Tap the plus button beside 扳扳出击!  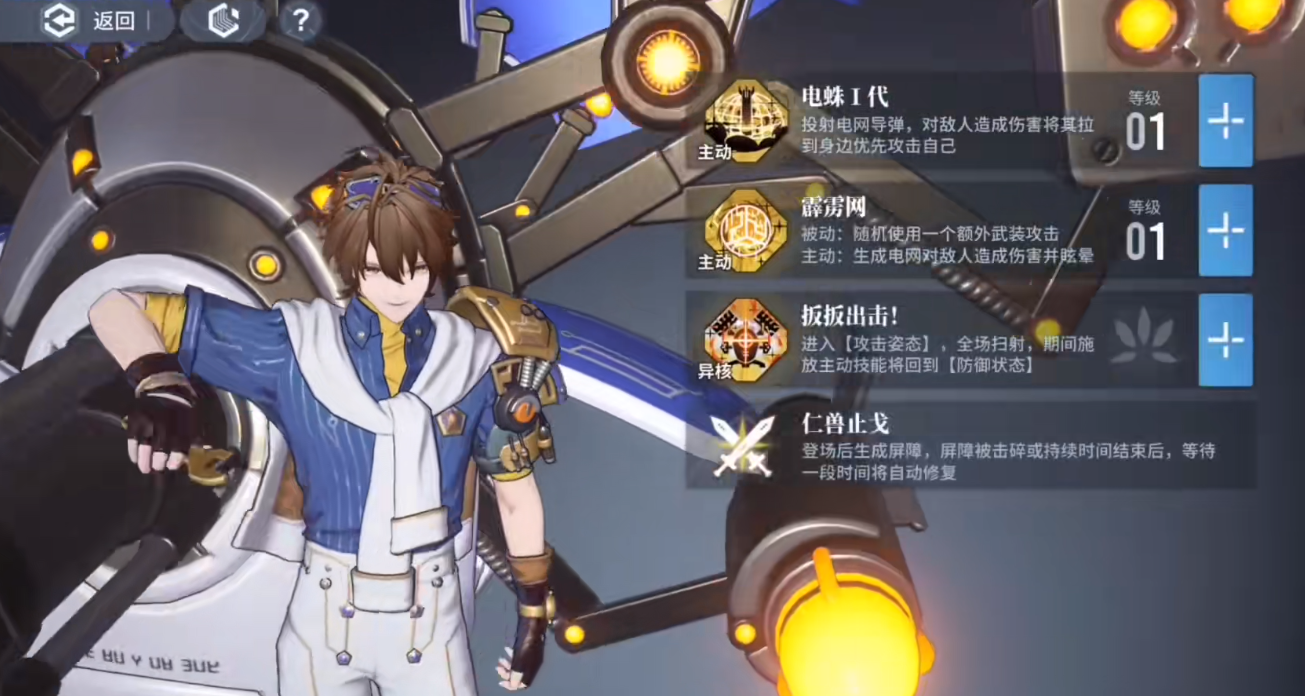(x=1225, y=340)
